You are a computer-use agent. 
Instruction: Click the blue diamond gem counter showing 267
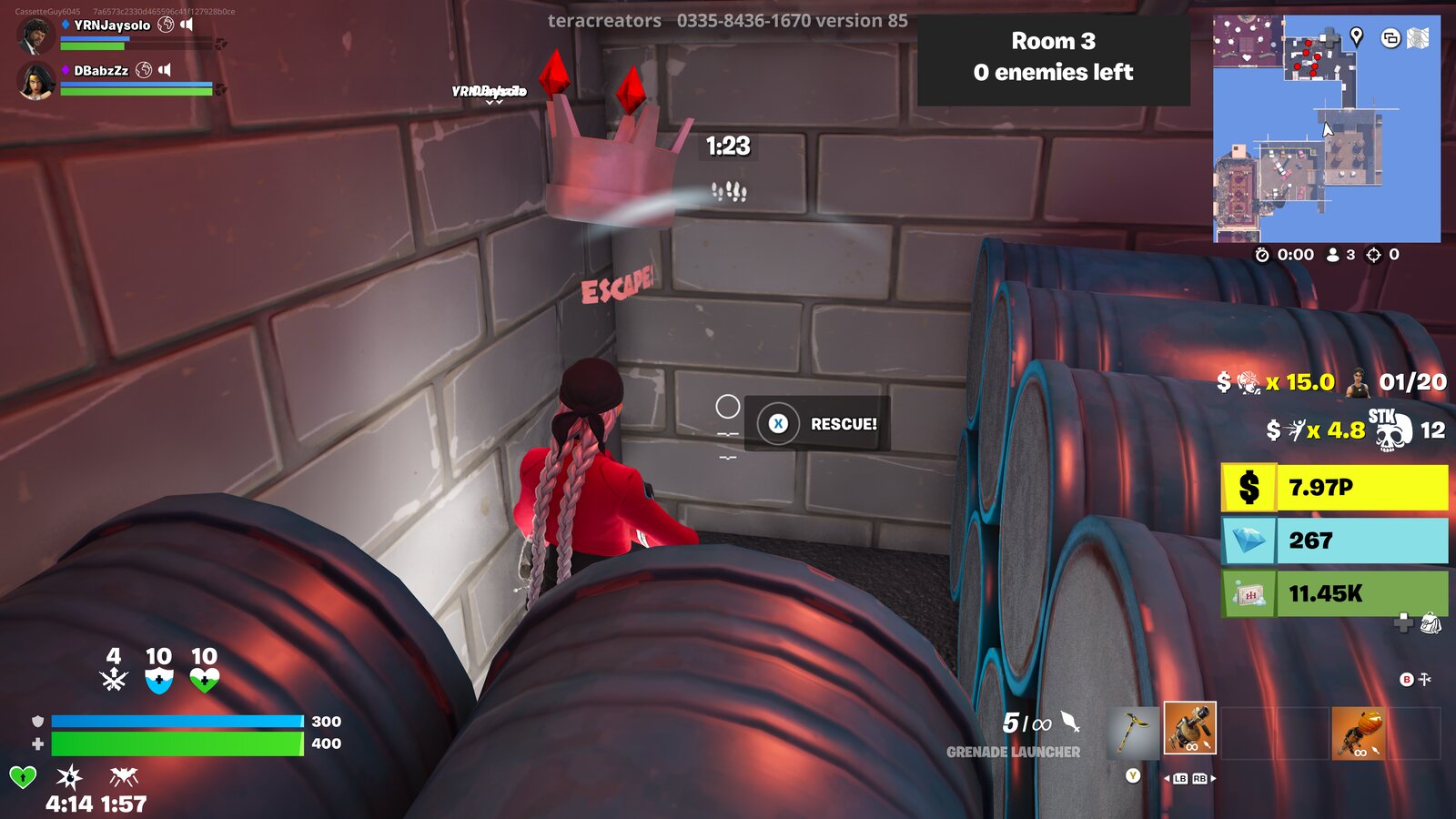coord(1334,541)
